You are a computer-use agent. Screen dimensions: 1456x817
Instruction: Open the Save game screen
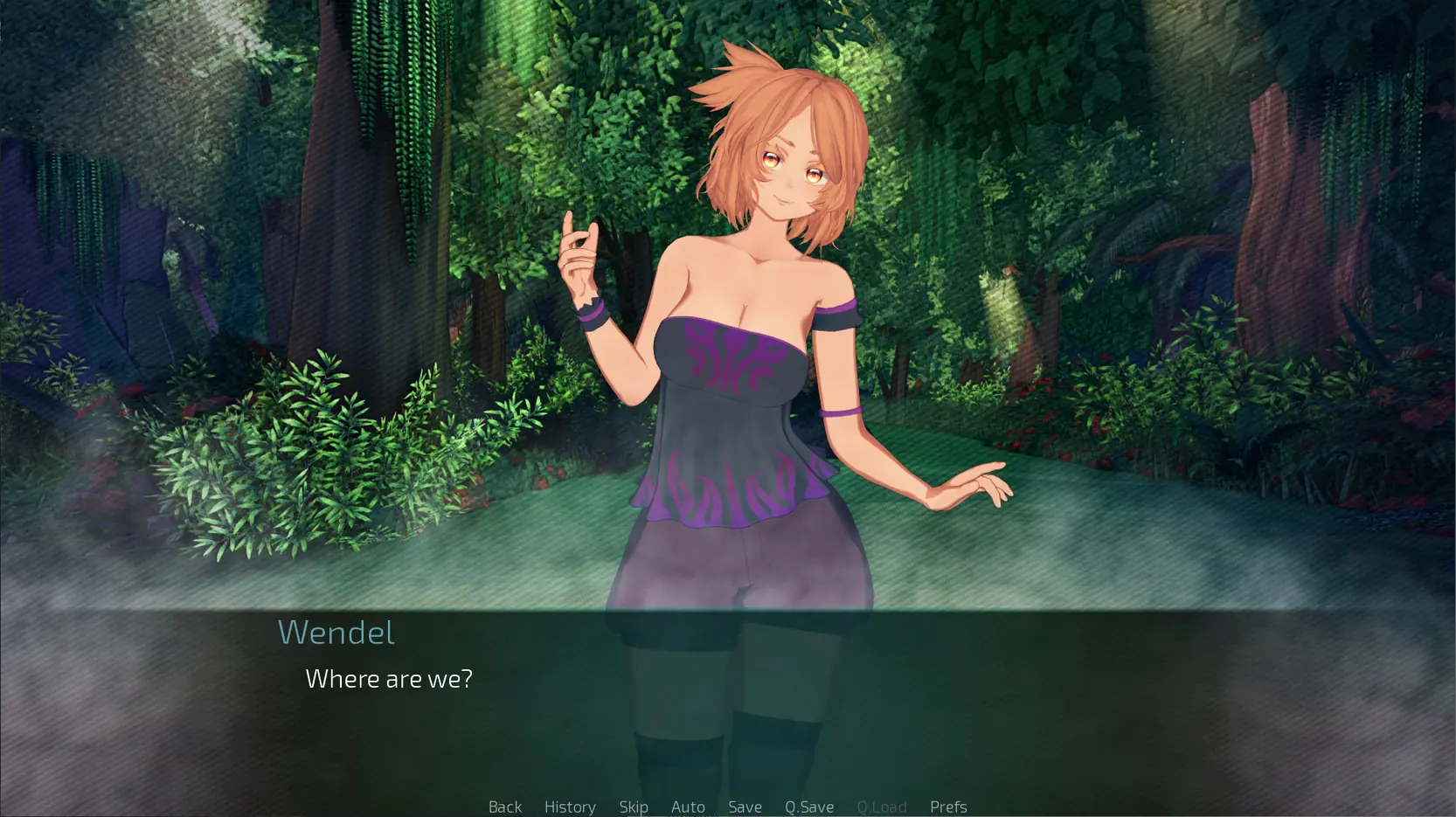[x=745, y=807]
